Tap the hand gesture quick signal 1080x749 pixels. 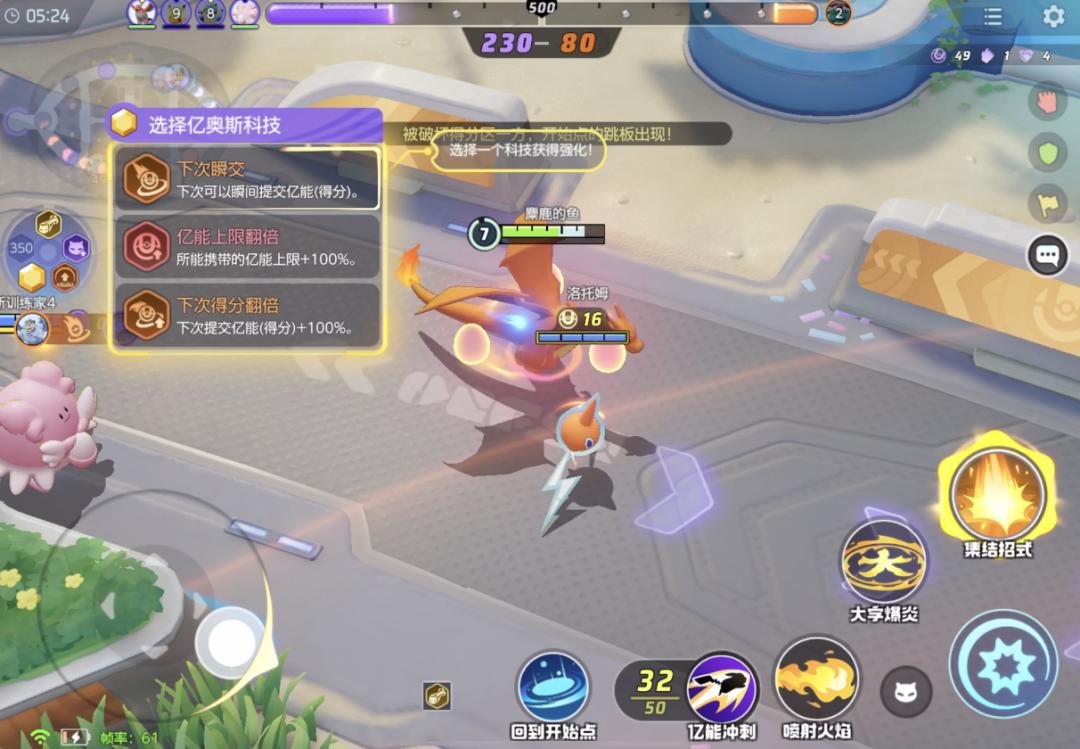point(1047,101)
